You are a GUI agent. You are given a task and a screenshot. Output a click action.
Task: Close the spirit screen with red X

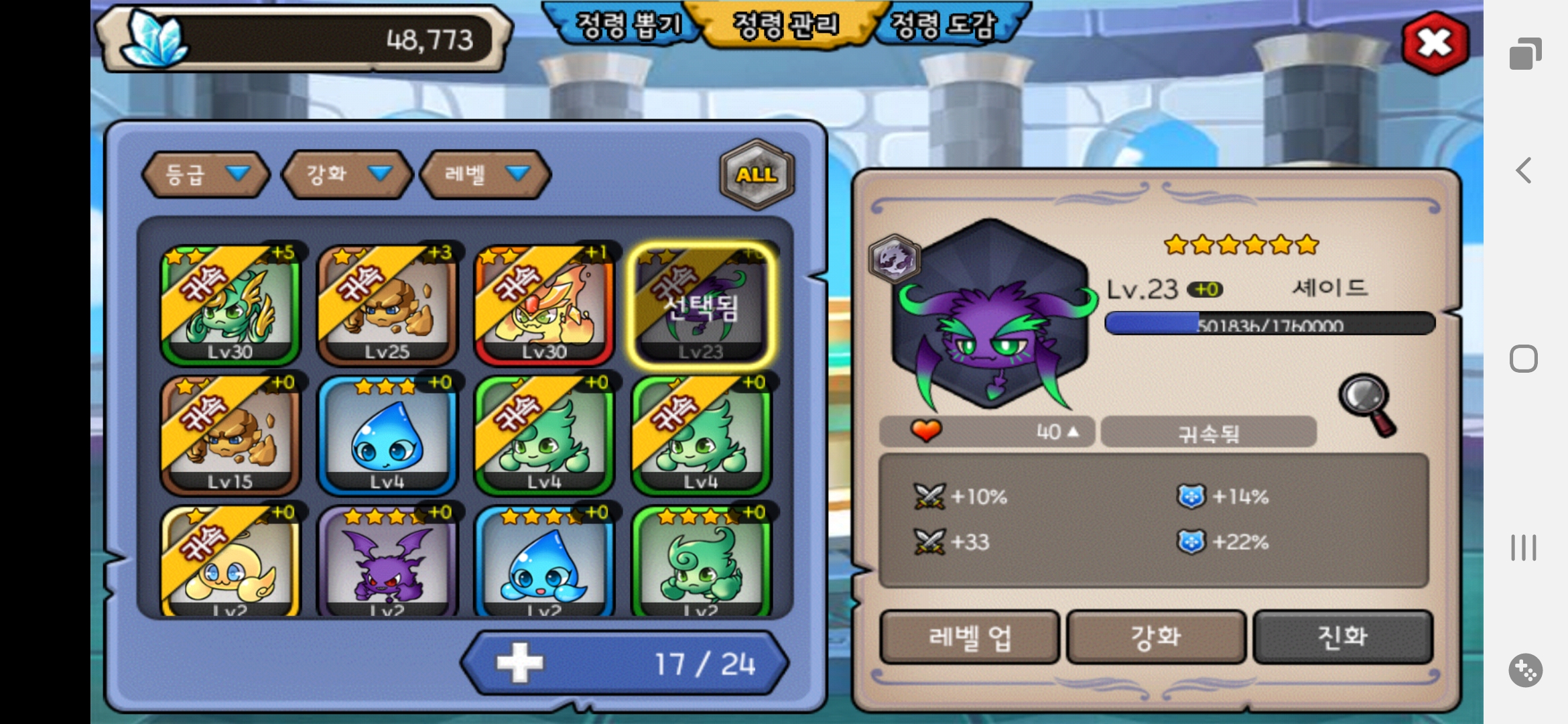tap(1435, 43)
